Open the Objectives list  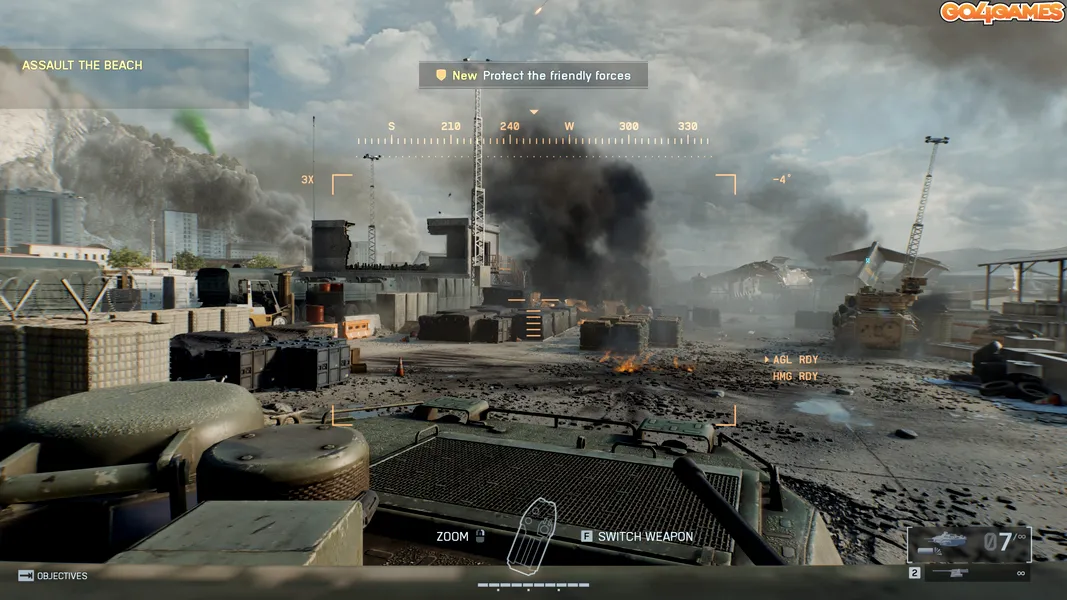click(53, 576)
